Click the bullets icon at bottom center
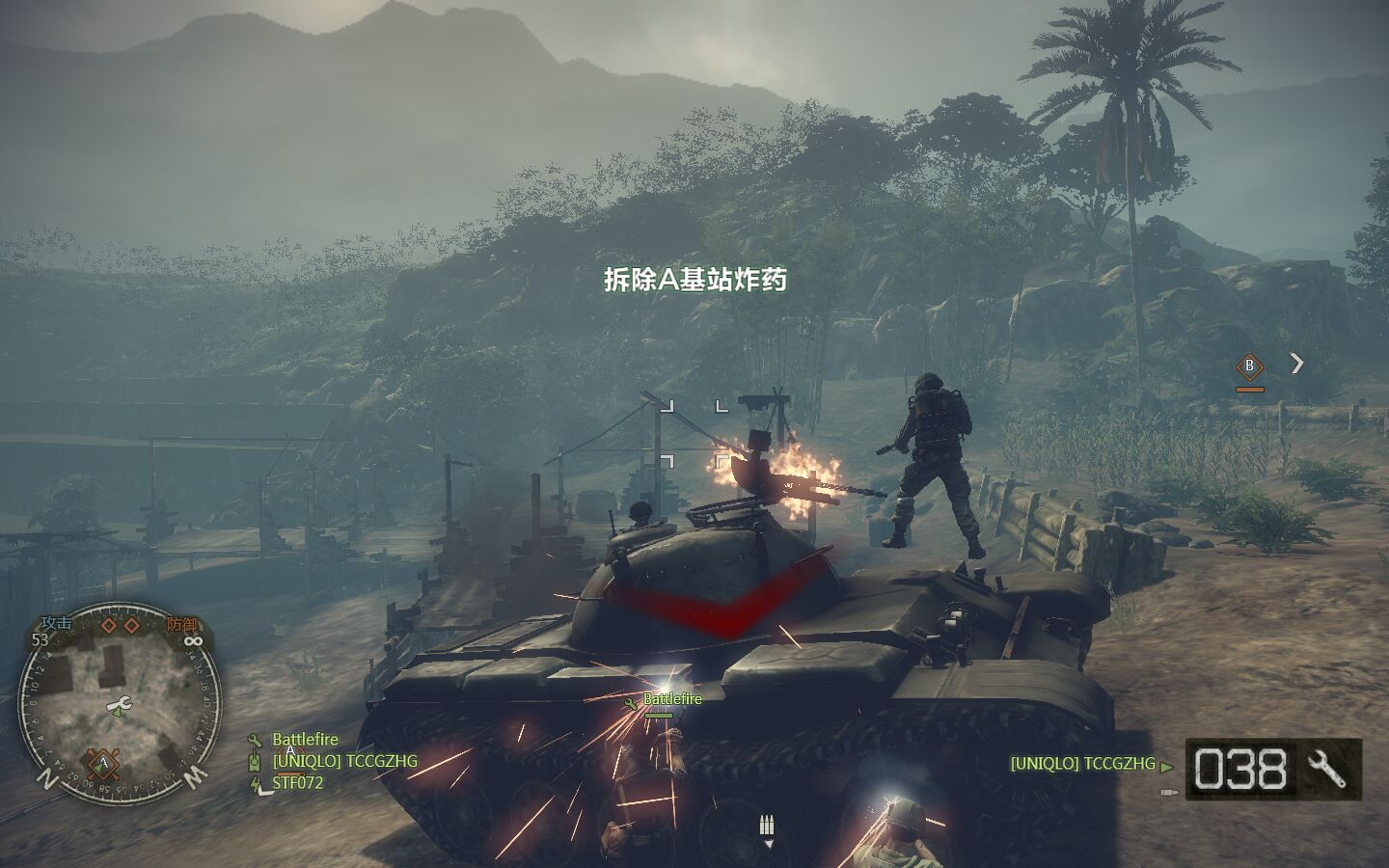1389x868 pixels. [x=768, y=827]
